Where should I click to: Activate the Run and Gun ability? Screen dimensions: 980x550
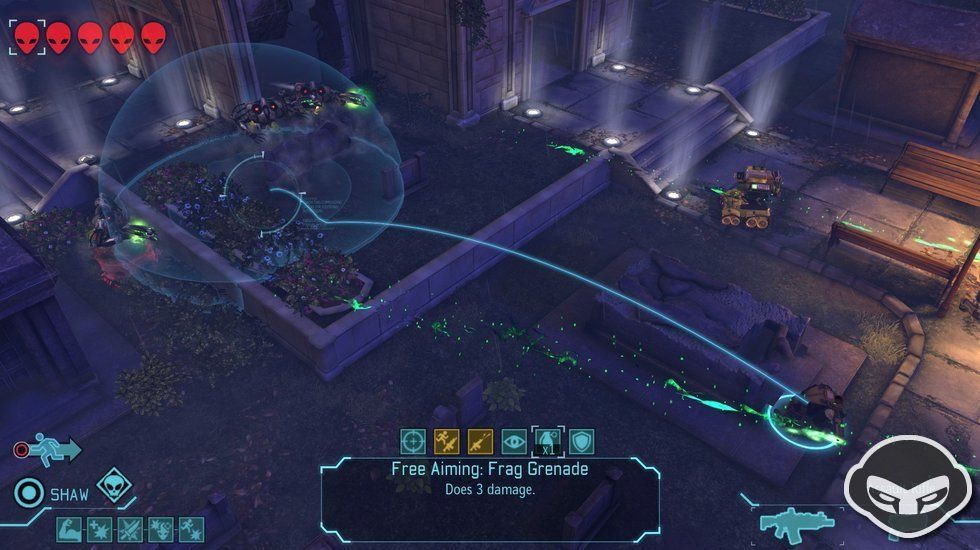click(x=447, y=441)
